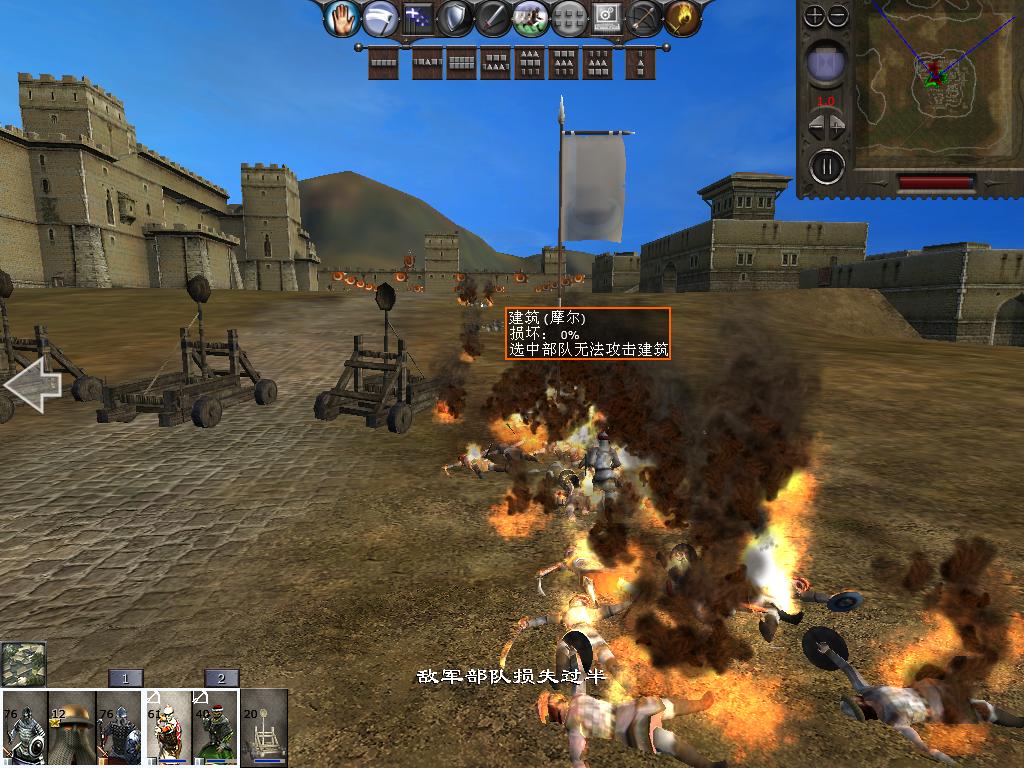Select group 2 tab above unit cards

(222, 678)
